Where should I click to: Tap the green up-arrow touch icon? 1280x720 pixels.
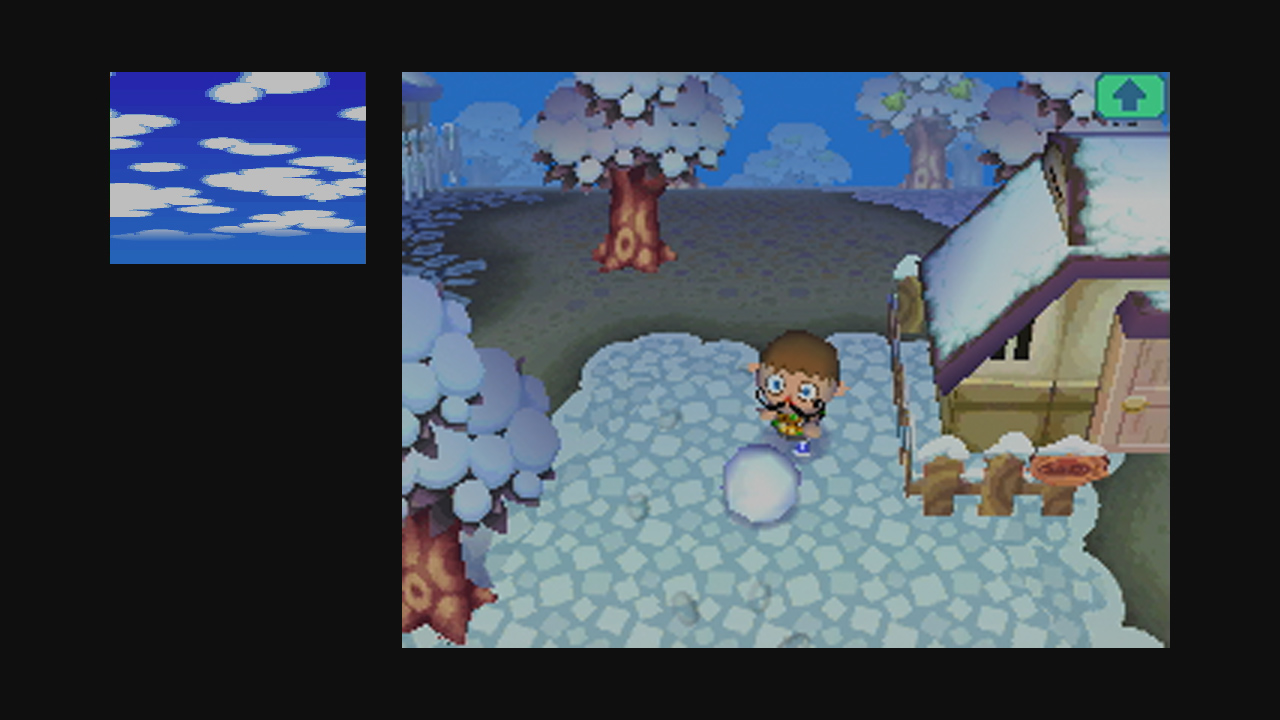(1131, 95)
